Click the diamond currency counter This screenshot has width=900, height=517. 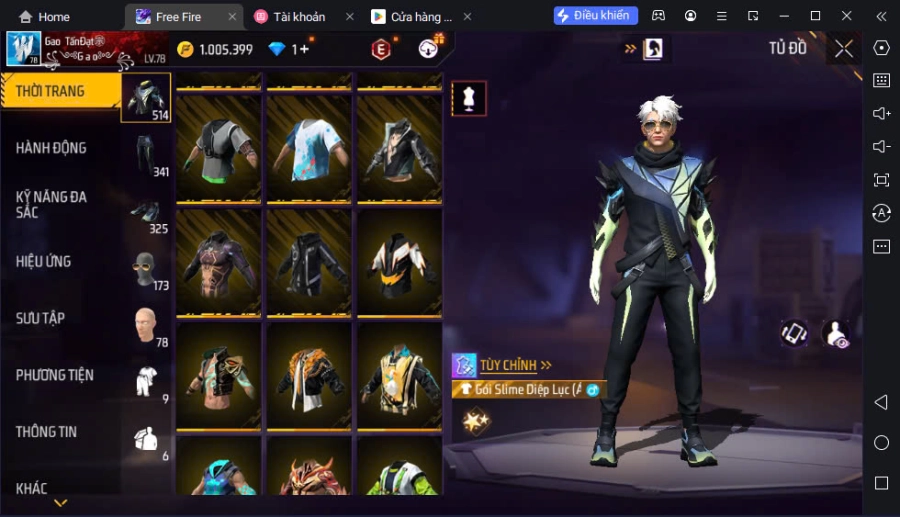pos(289,49)
